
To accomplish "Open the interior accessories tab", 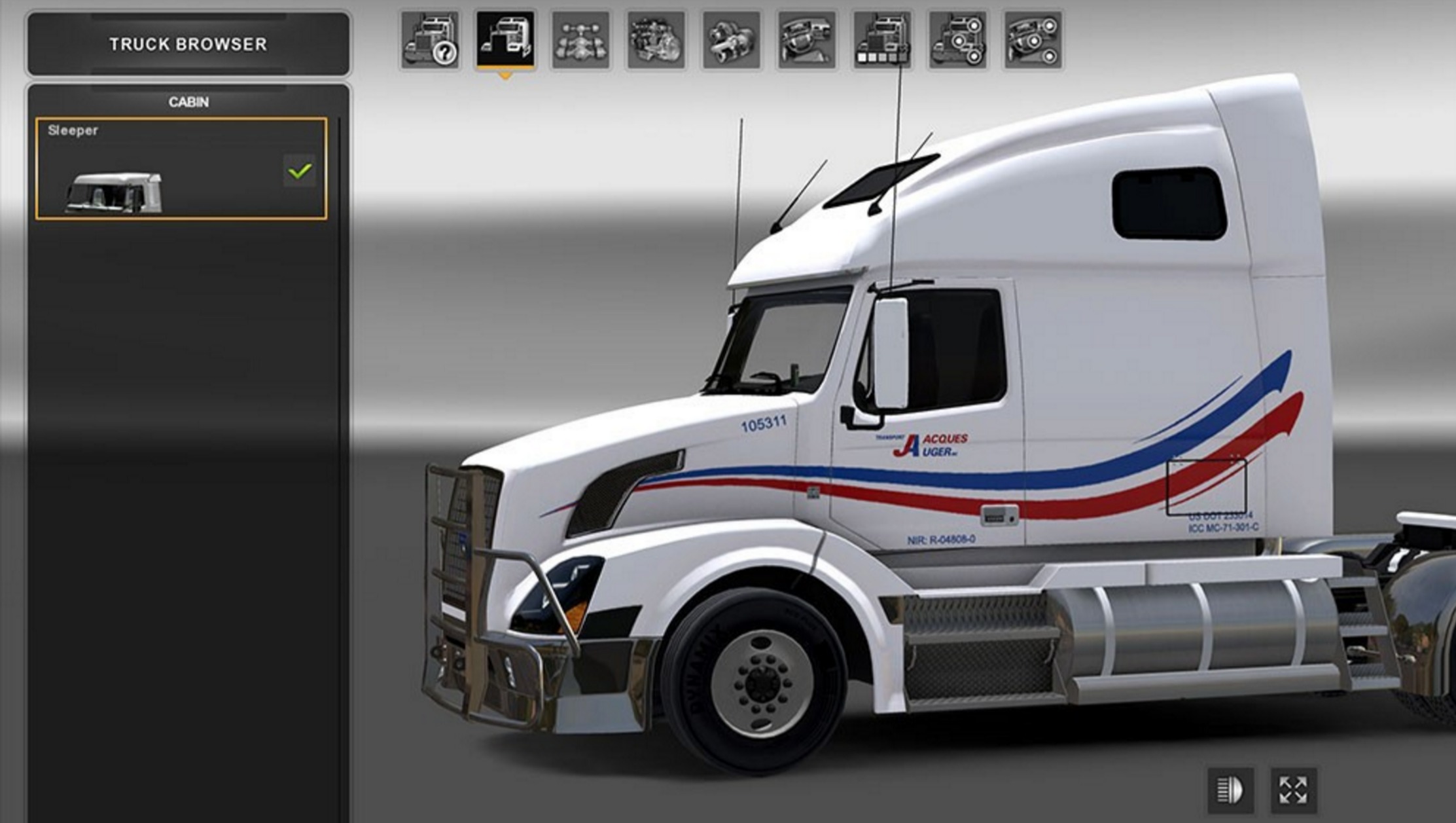I will [1033, 40].
